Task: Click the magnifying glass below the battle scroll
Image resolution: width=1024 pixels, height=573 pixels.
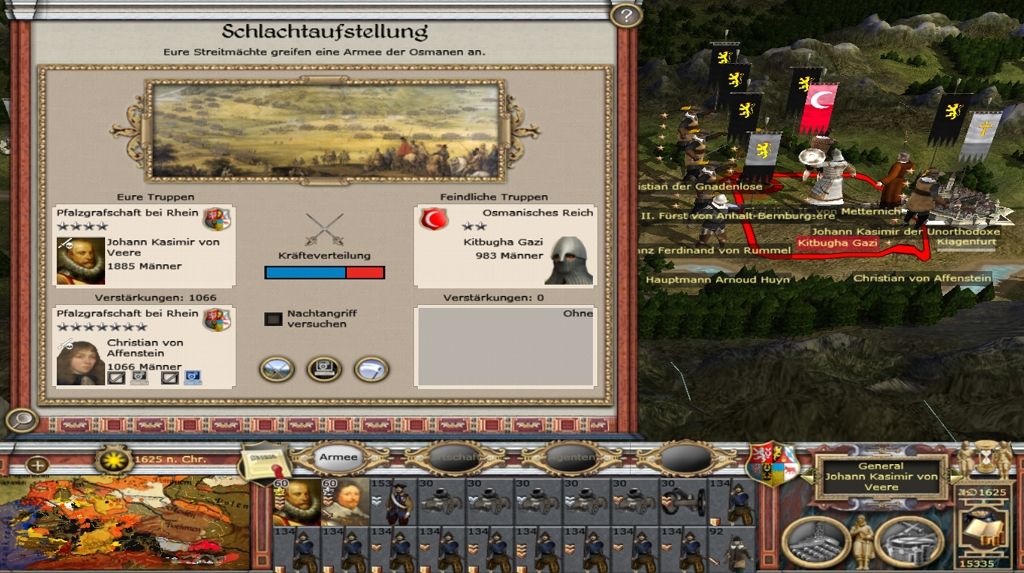Action: pos(21,420)
